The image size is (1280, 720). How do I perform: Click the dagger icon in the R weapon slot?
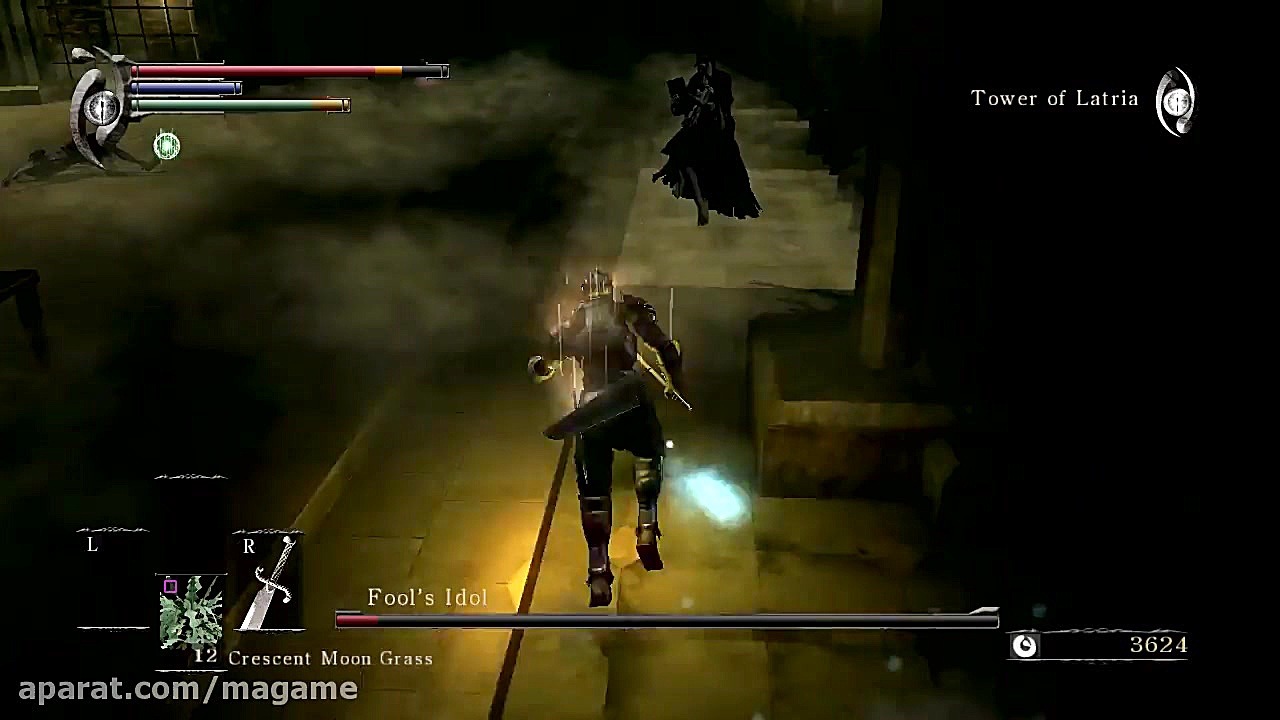point(272,580)
